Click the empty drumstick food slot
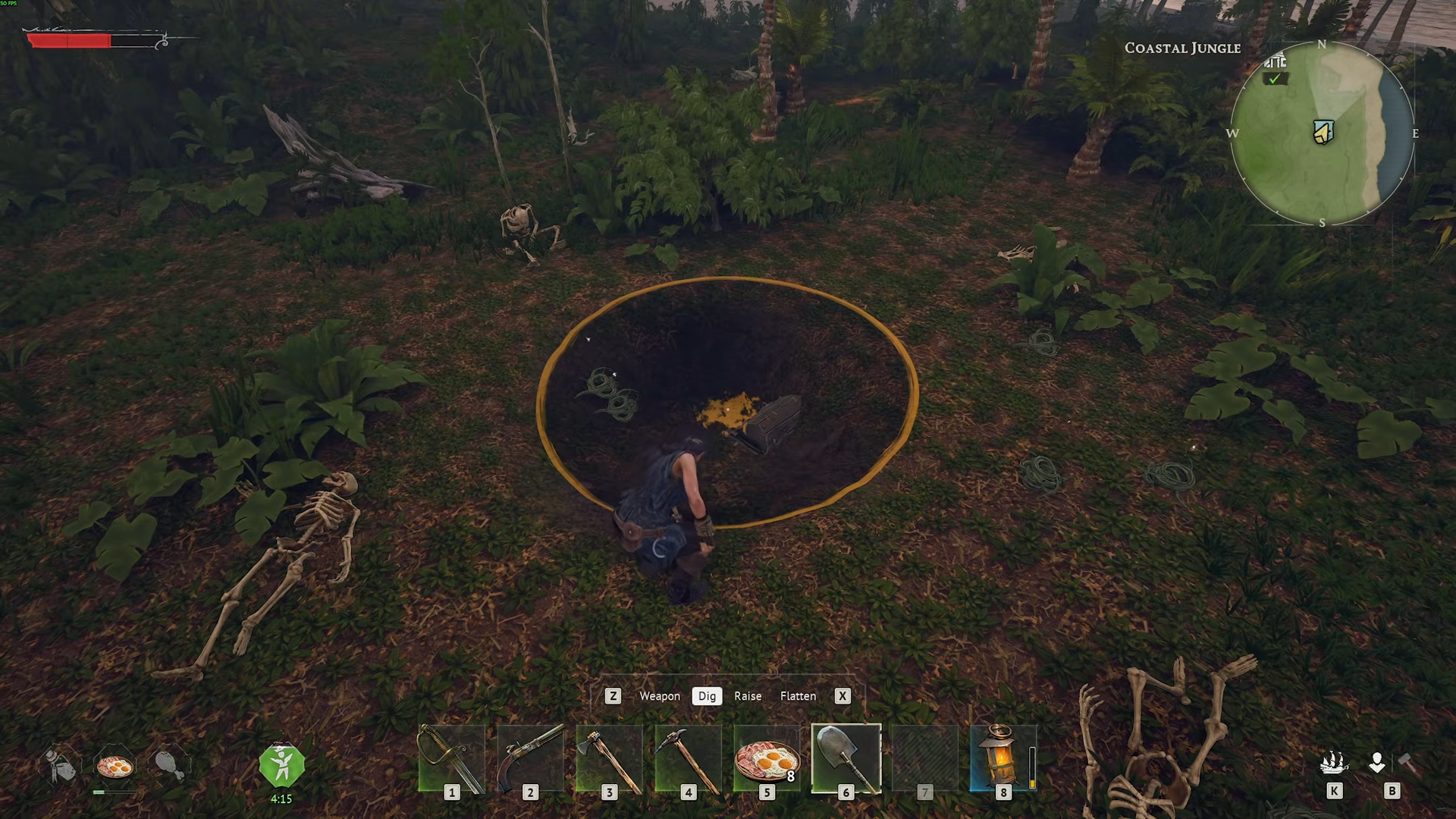 point(169,765)
